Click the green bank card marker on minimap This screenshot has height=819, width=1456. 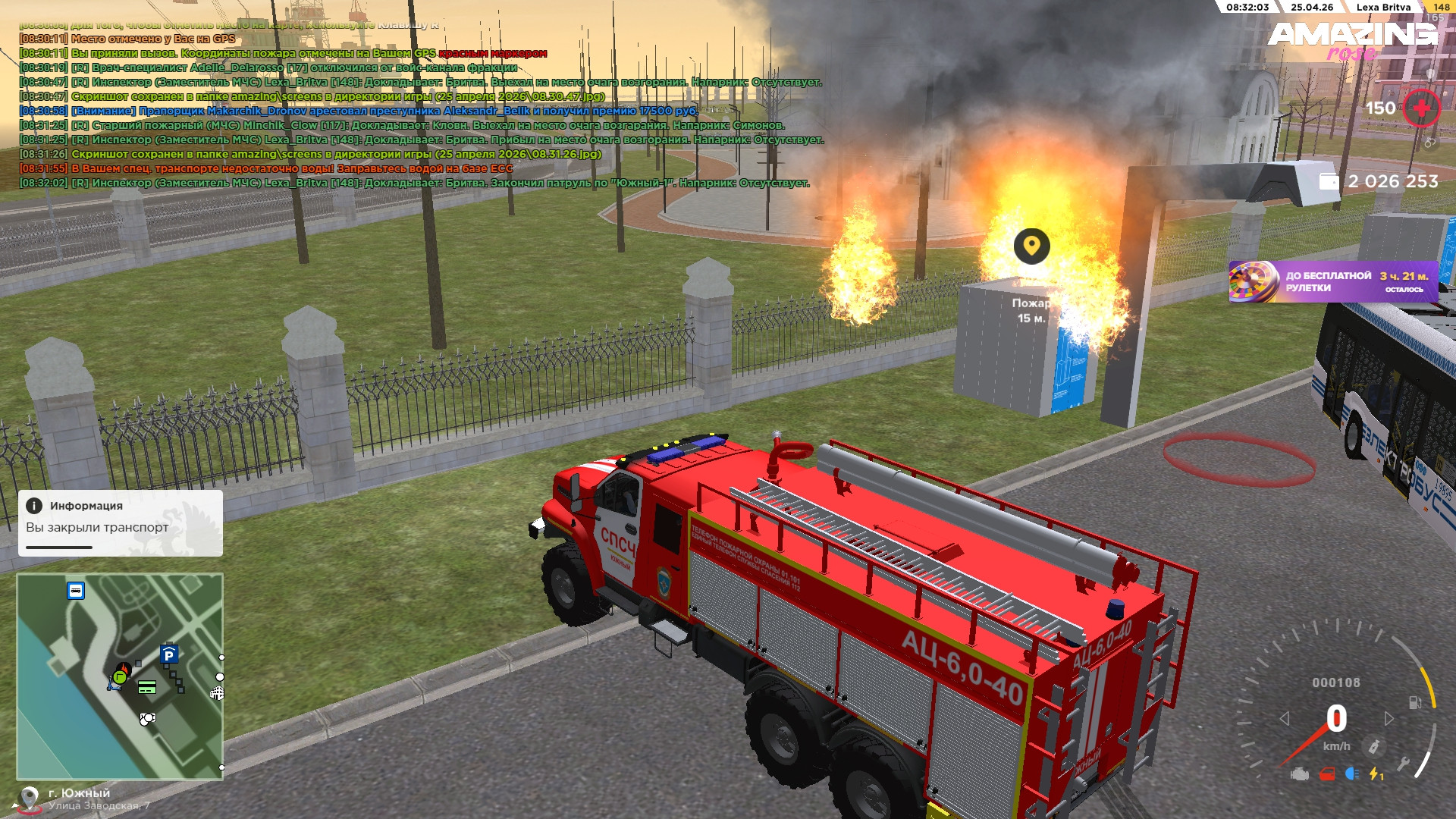[x=147, y=688]
